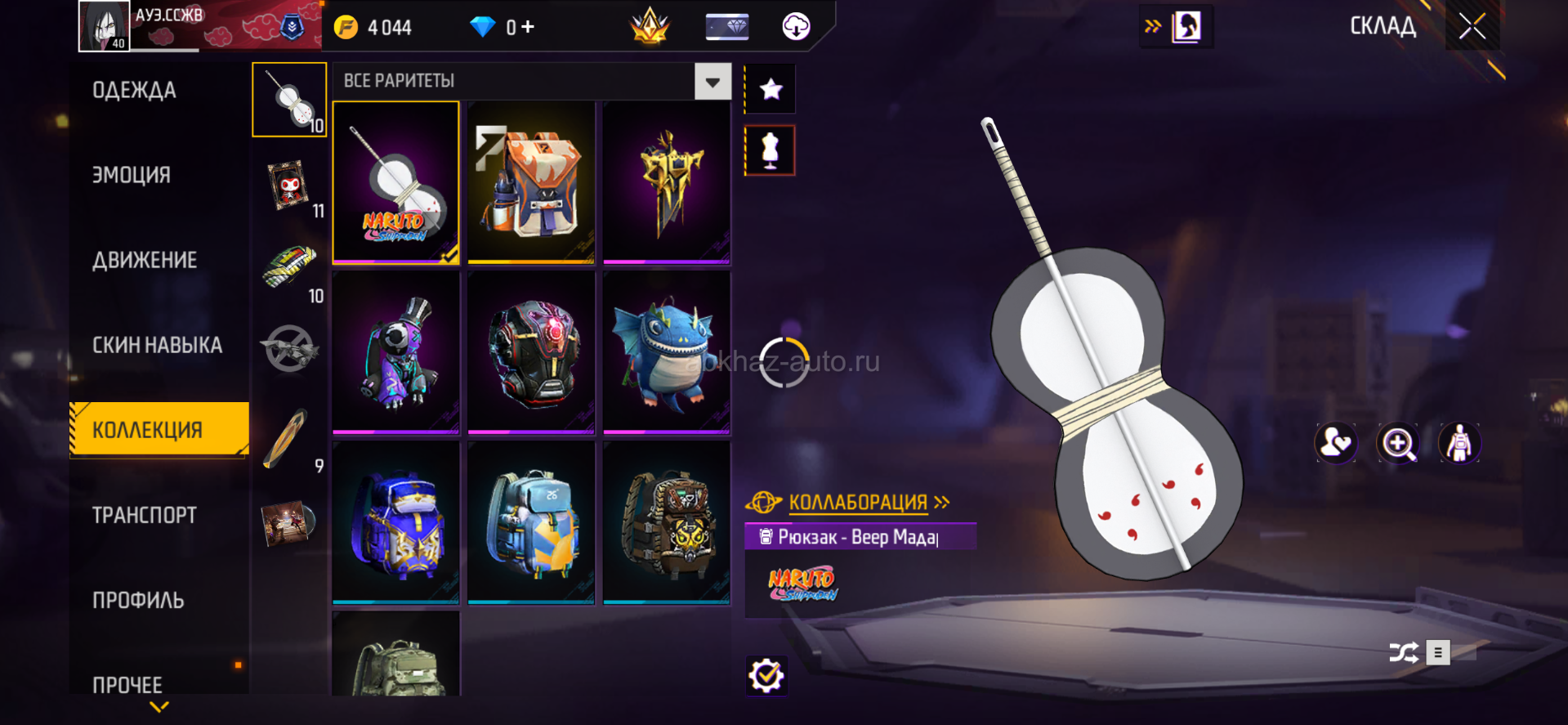Zoom in on the item preview
Viewport: 1568px width, 725px height.
pyautogui.click(x=1398, y=444)
